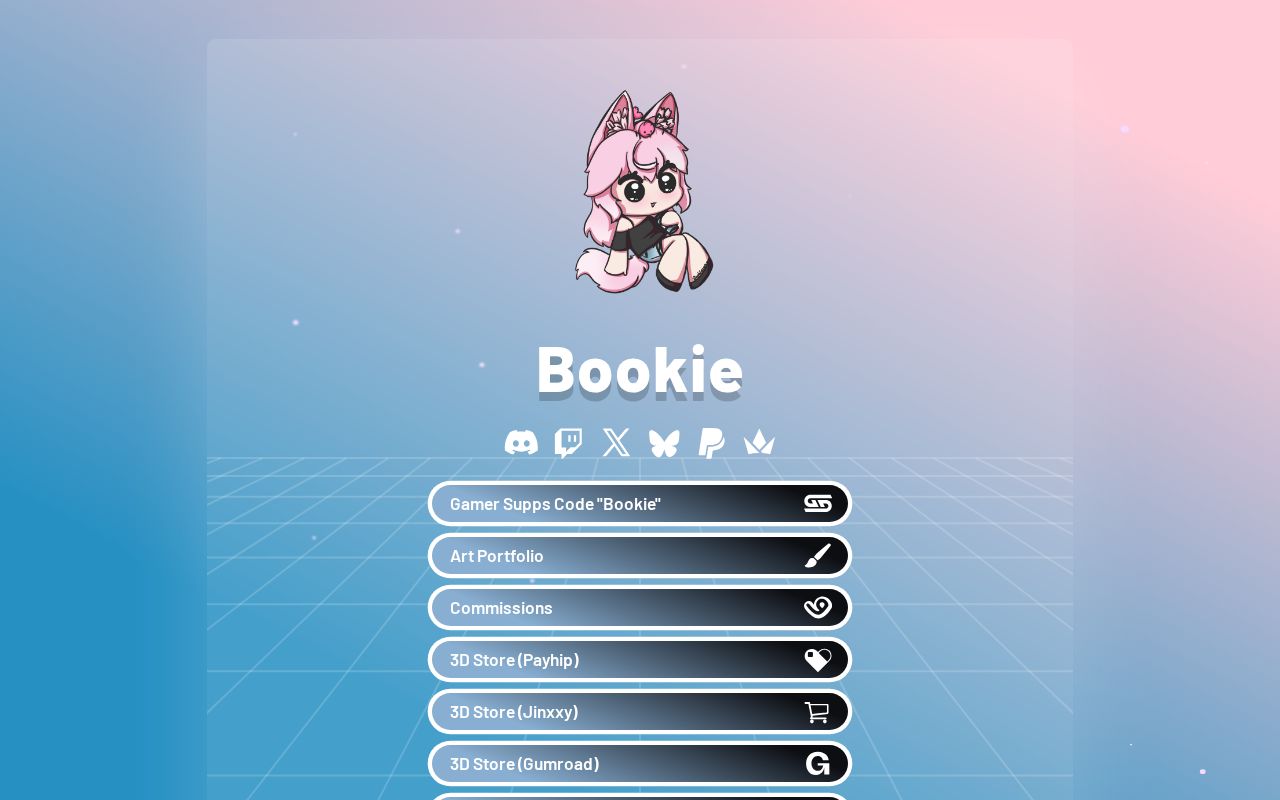
Task: Click the PayPal icon
Action: click(x=711, y=442)
